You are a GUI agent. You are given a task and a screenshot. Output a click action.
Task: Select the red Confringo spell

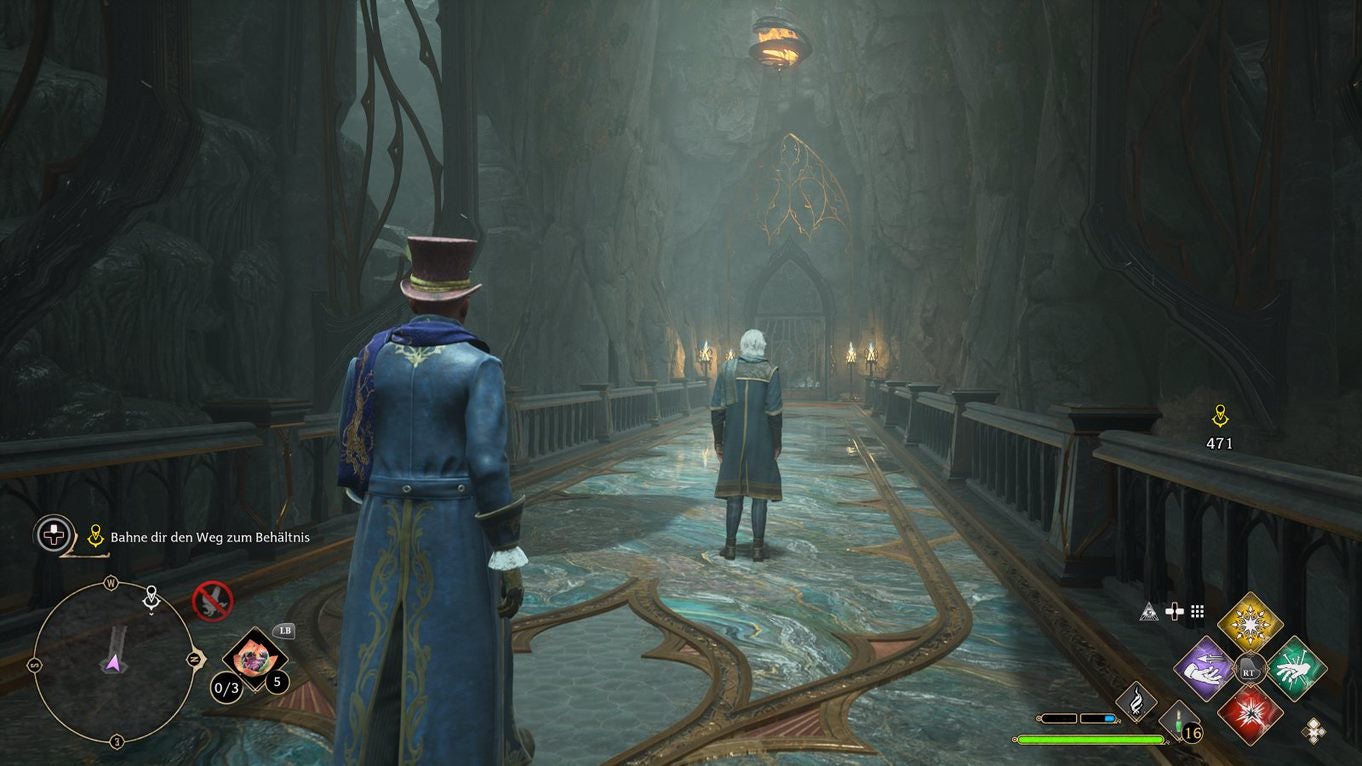(x=1252, y=718)
